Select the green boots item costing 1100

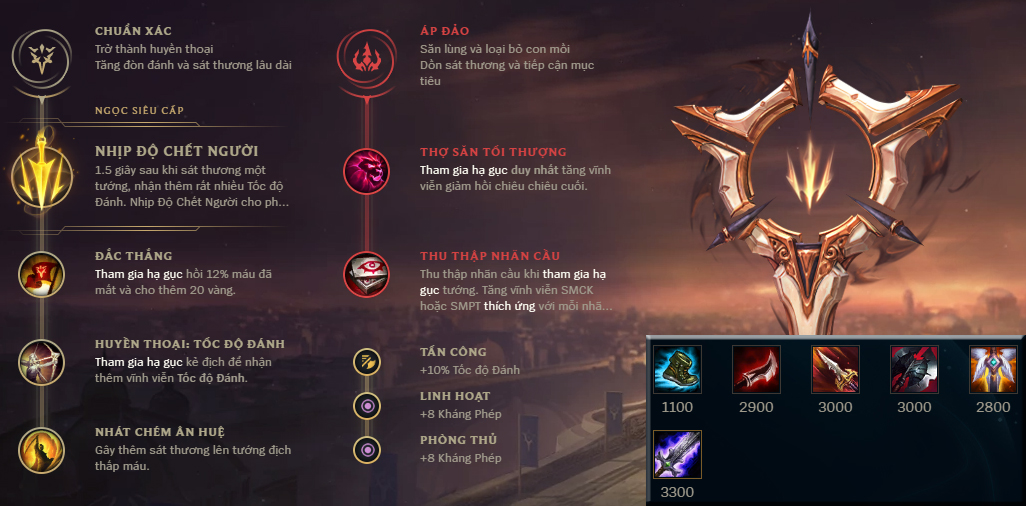pyautogui.click(x=677, y=369)
